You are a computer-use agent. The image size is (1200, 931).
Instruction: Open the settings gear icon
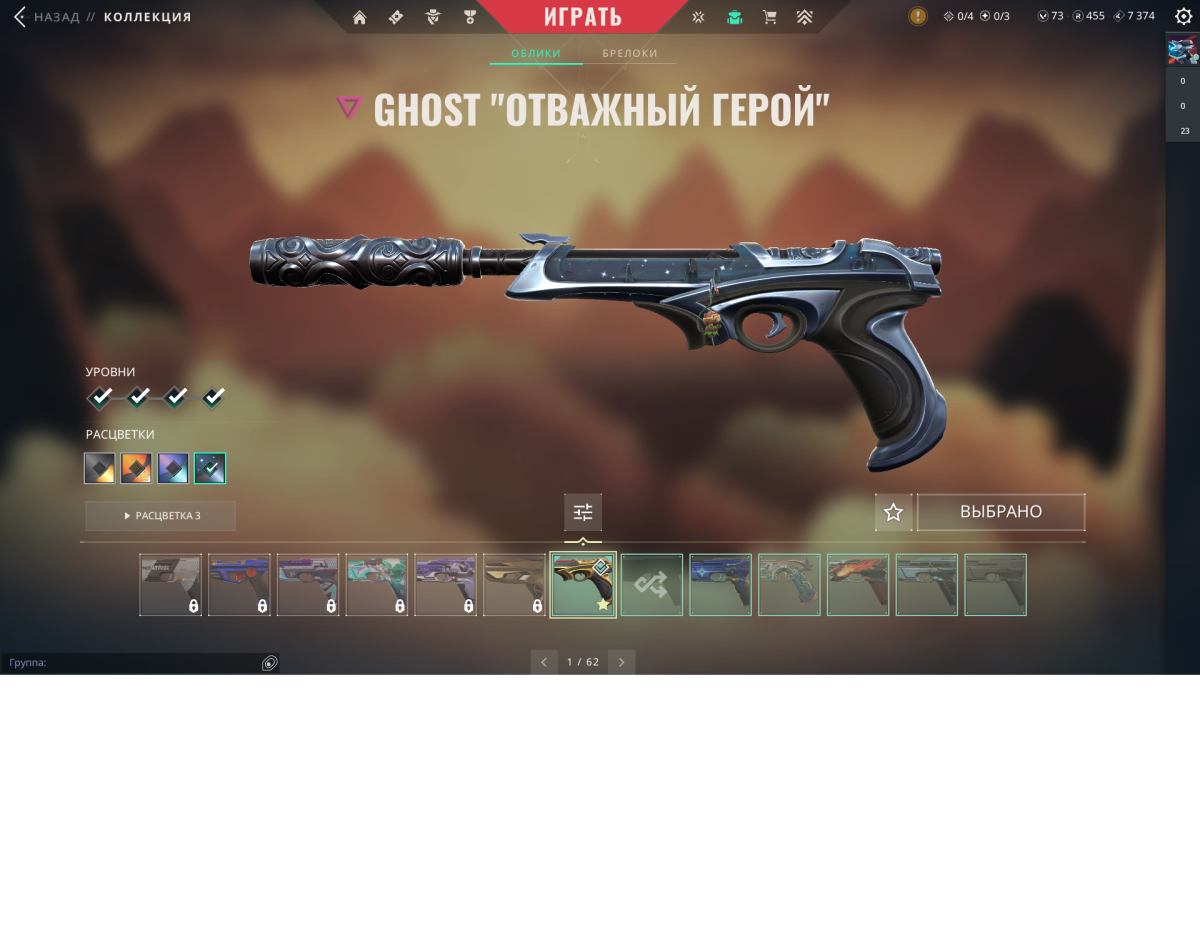pyautogui.click(x=1183, y=16)
